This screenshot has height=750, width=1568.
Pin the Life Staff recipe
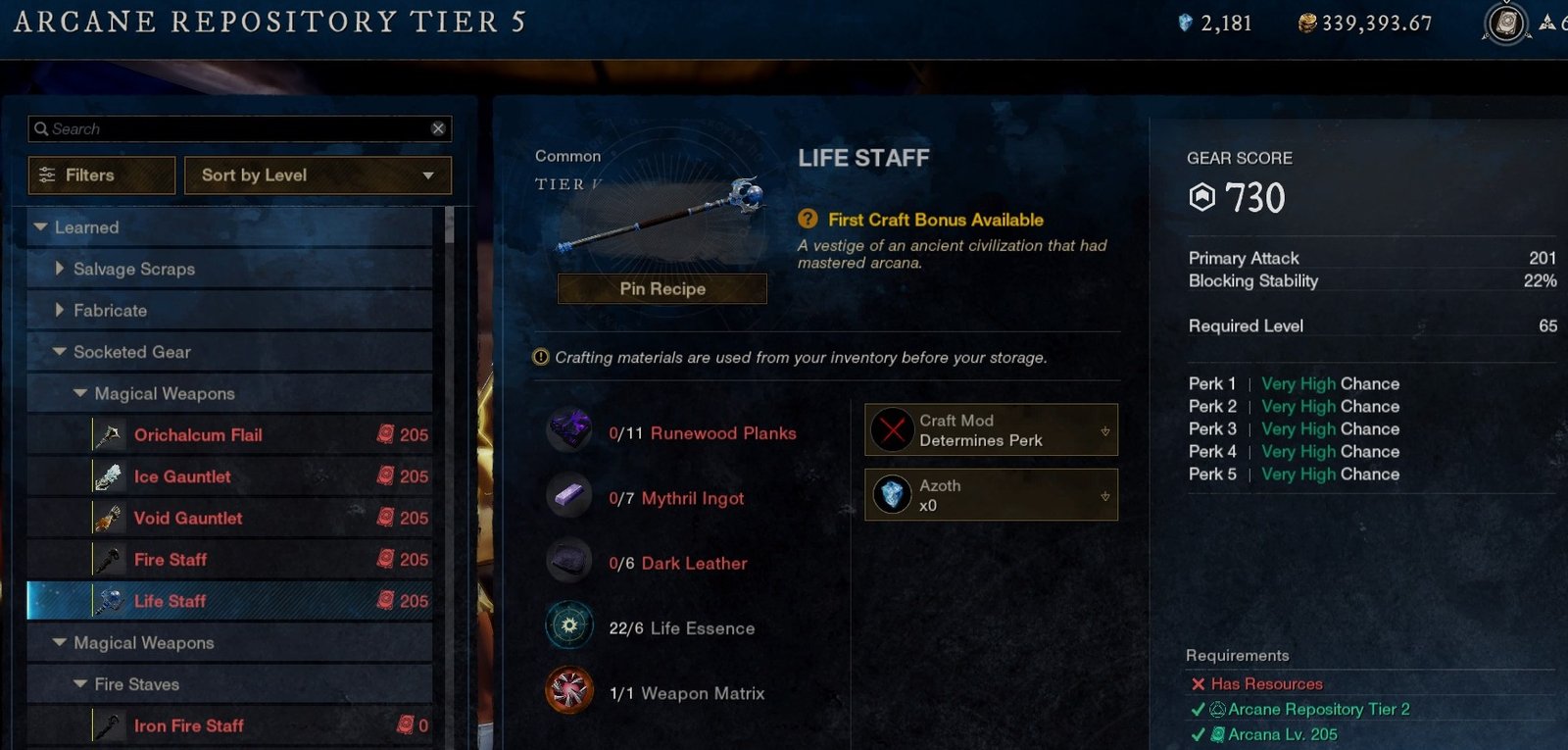pyautogui.click(x=662, y=289)
